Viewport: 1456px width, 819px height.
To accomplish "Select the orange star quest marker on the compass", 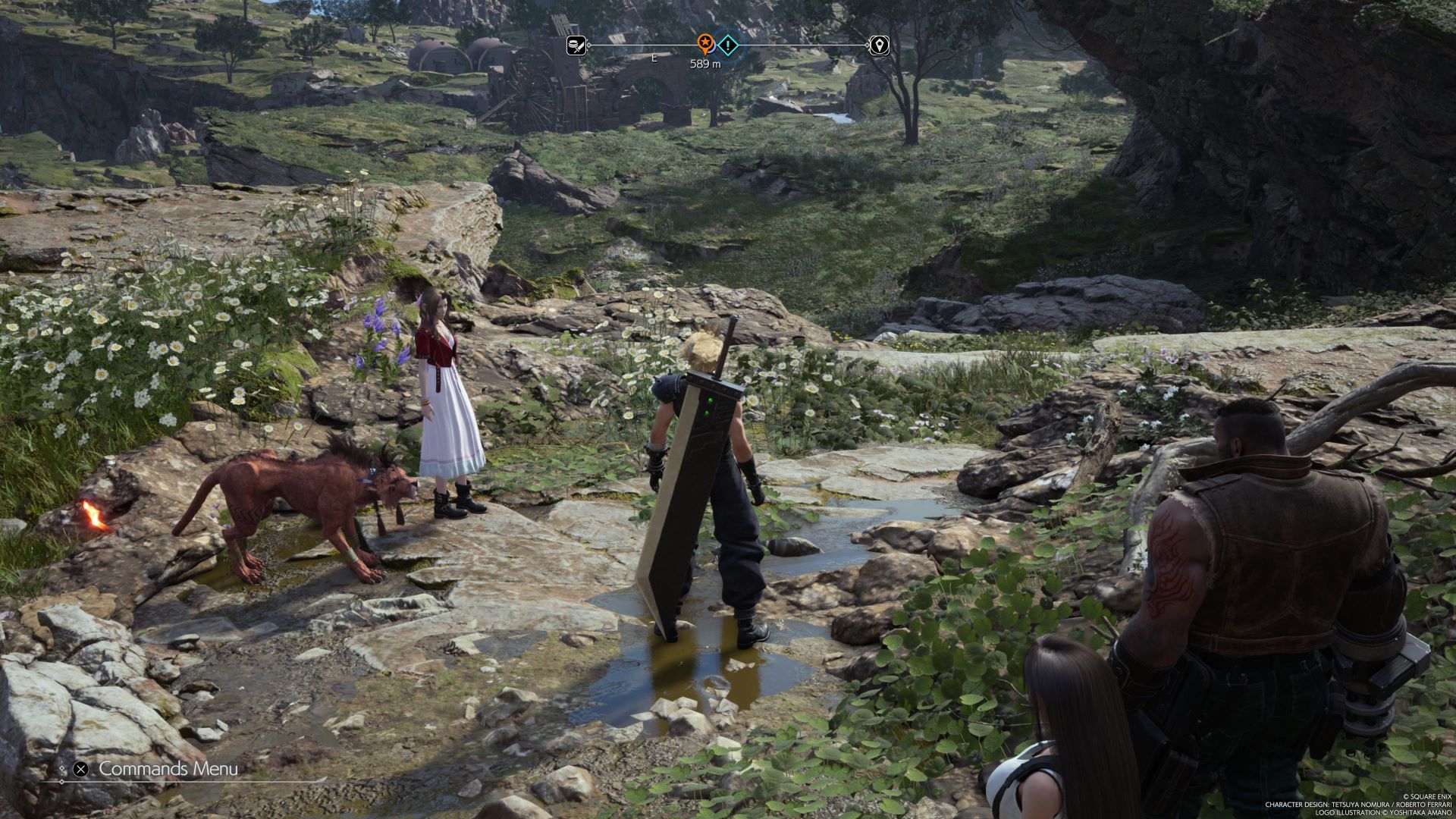I will [706, 44].
